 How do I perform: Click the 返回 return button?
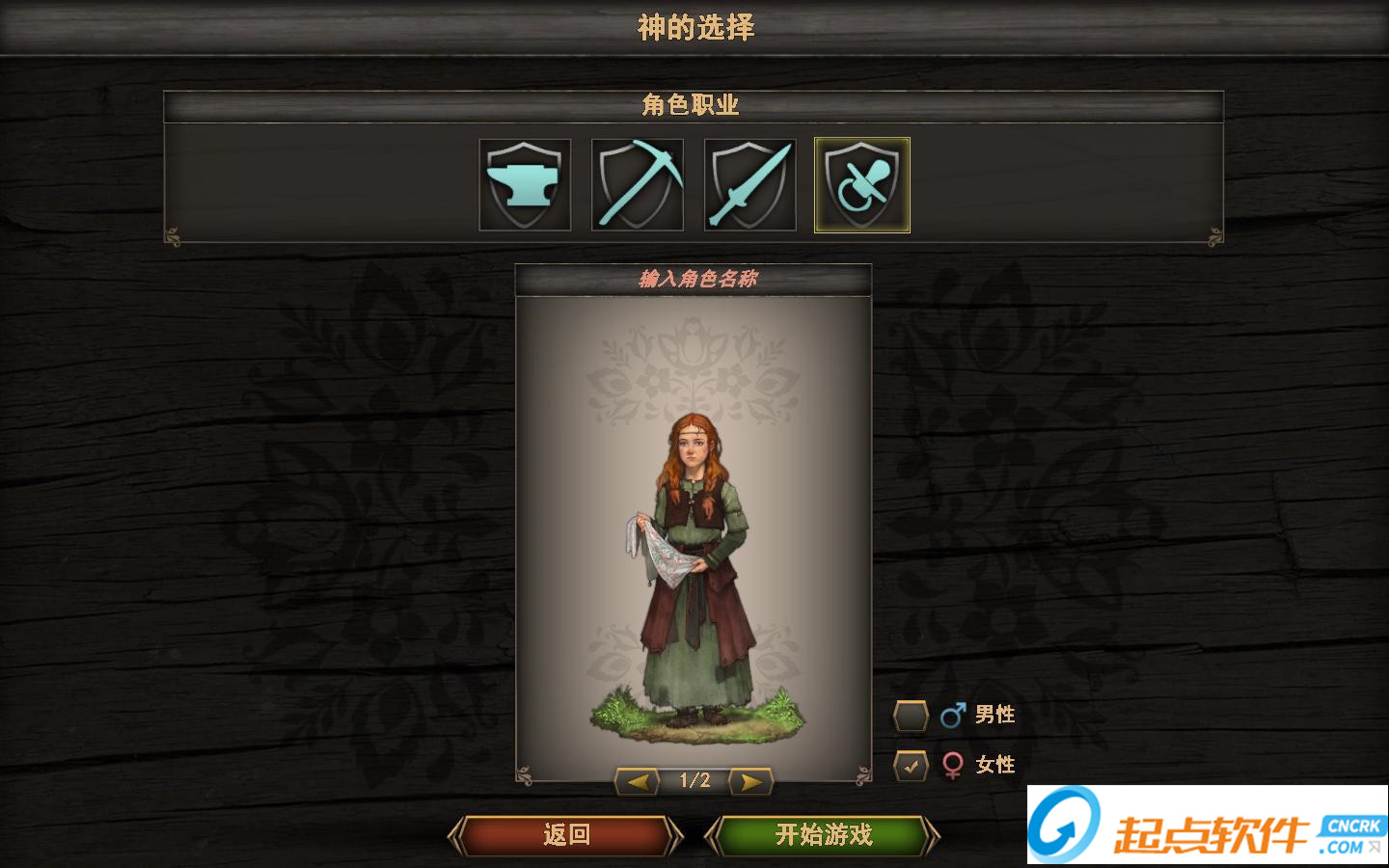[x=564, y=835]
